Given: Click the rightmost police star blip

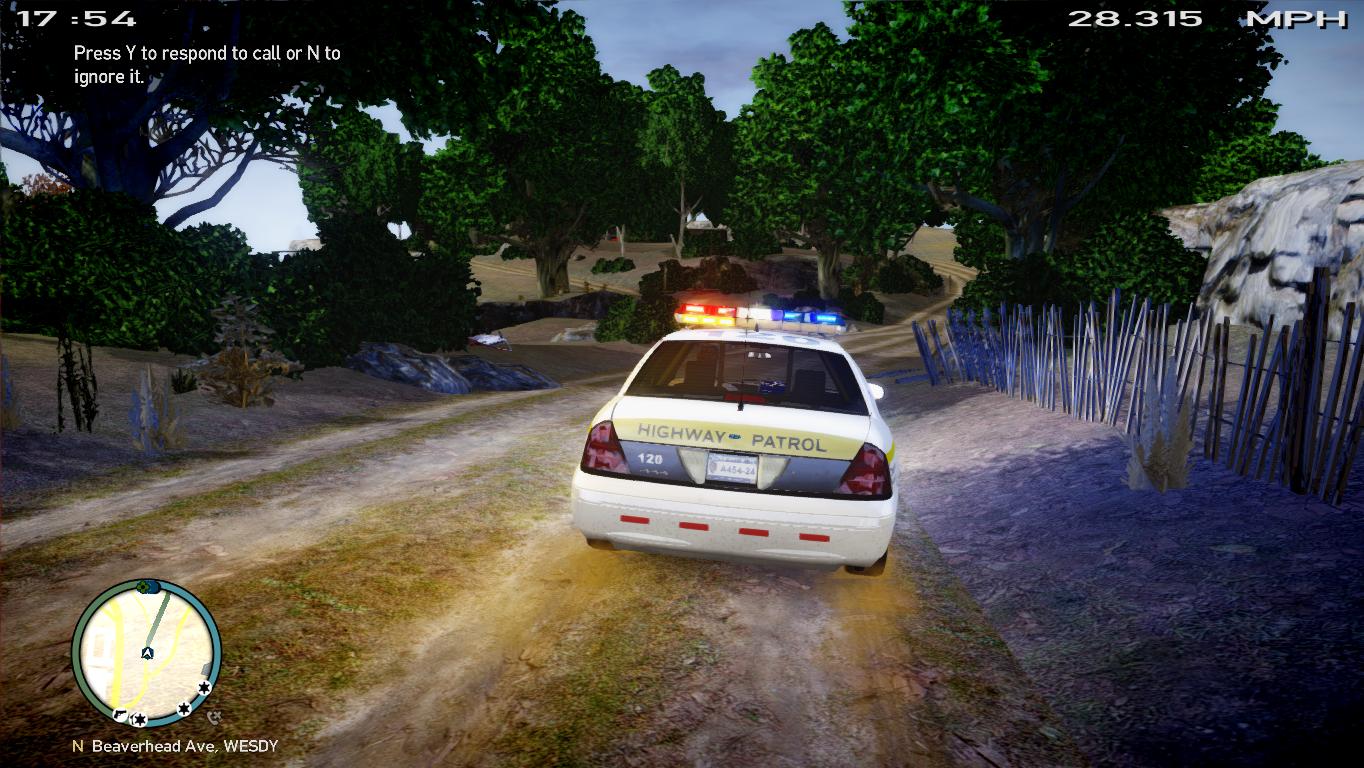Looking at the screenshot, I should click(x=204, y=687).
